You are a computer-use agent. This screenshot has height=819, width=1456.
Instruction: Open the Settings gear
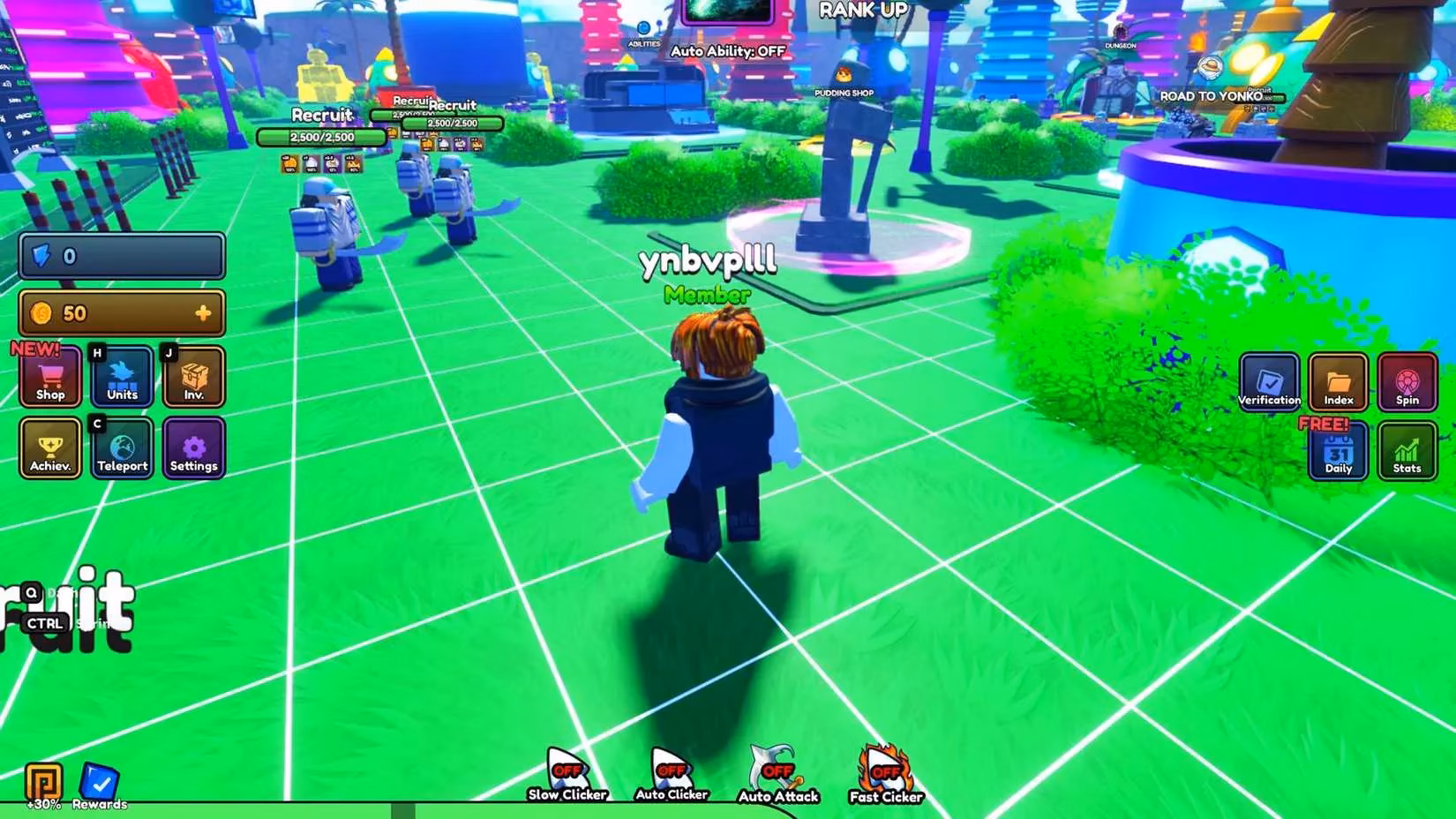[x=194, y=447]
